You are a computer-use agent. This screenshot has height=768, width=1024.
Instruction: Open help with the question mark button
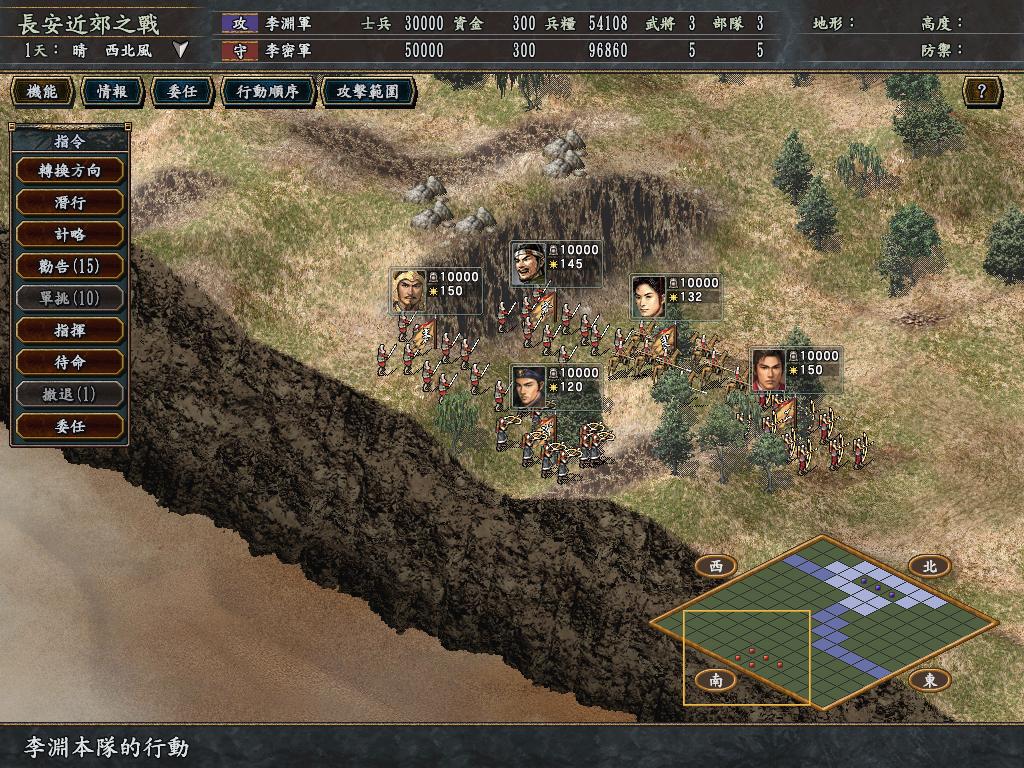[982, 92]
